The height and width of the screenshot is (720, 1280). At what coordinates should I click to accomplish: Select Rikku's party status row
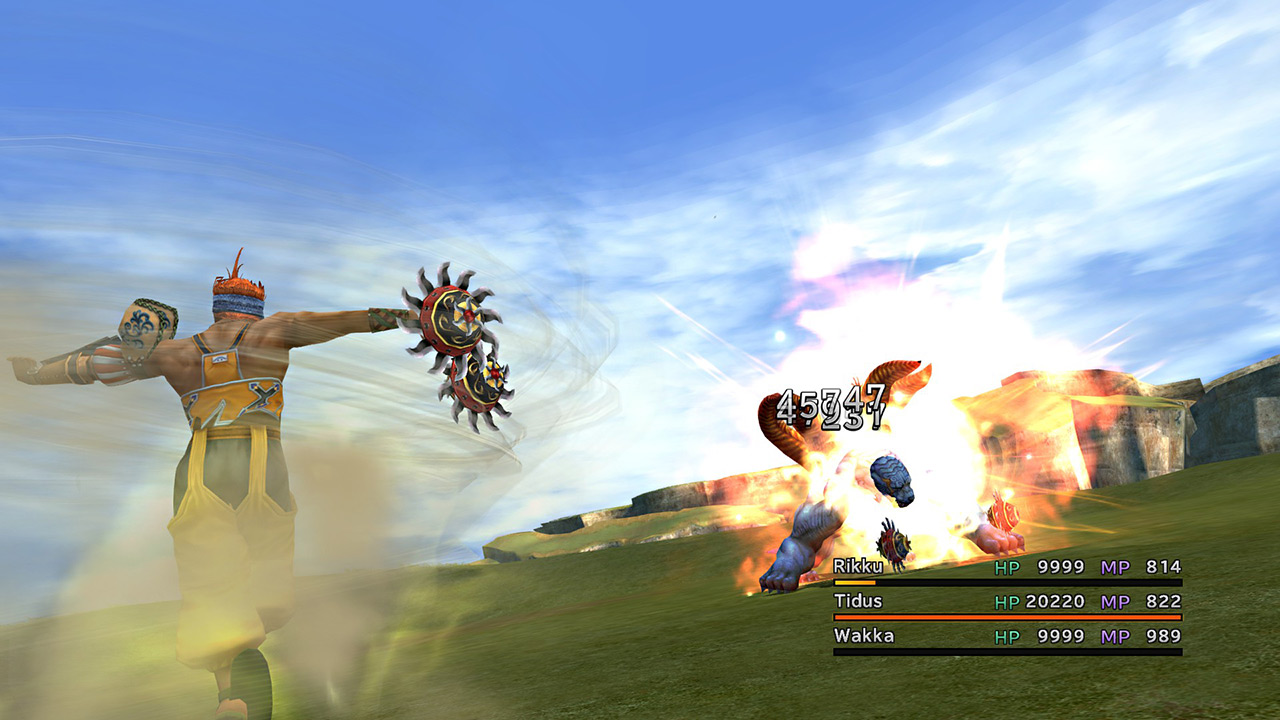pos(1007,568)
